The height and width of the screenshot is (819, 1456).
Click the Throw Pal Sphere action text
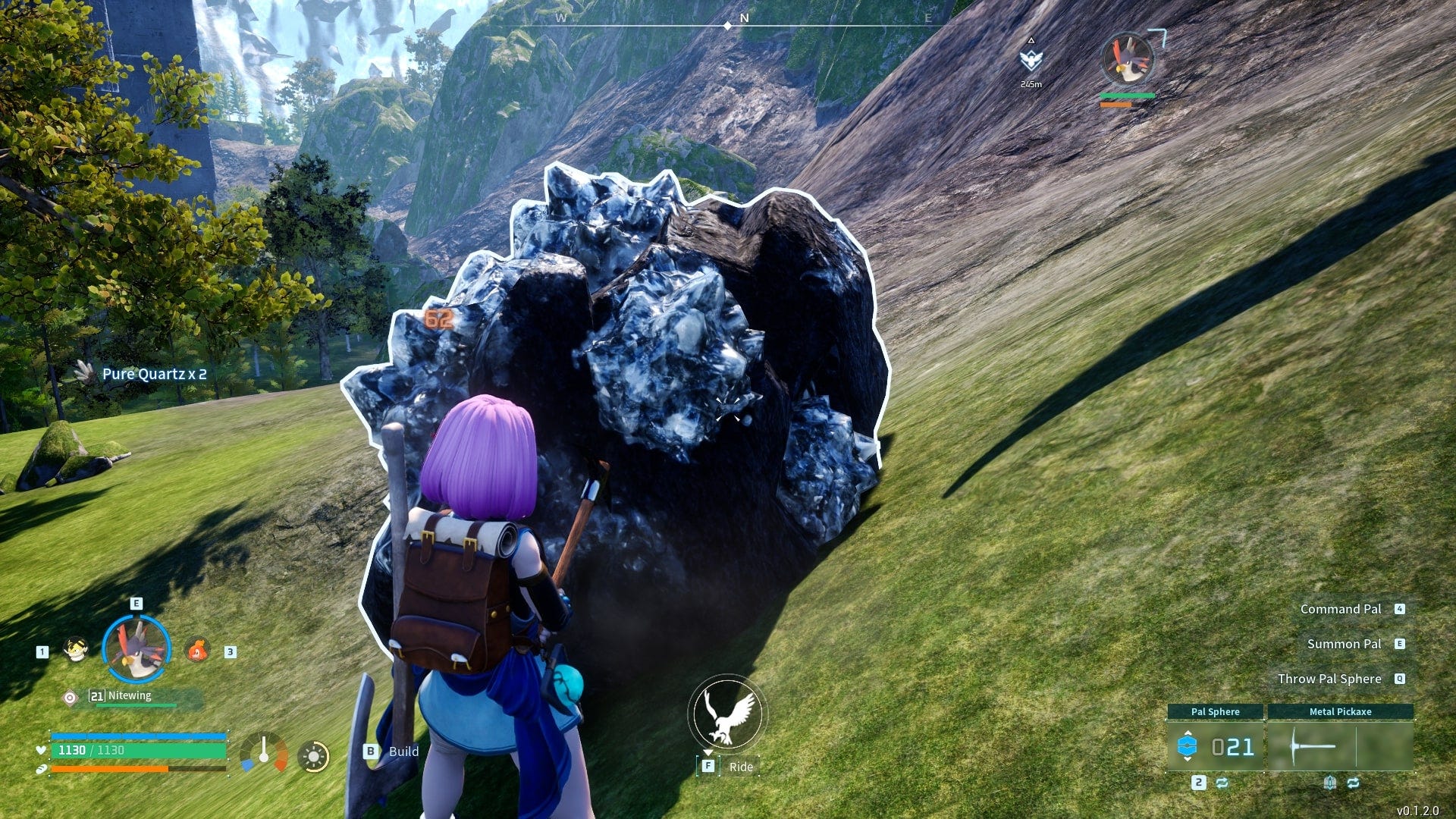[1329, 679]
